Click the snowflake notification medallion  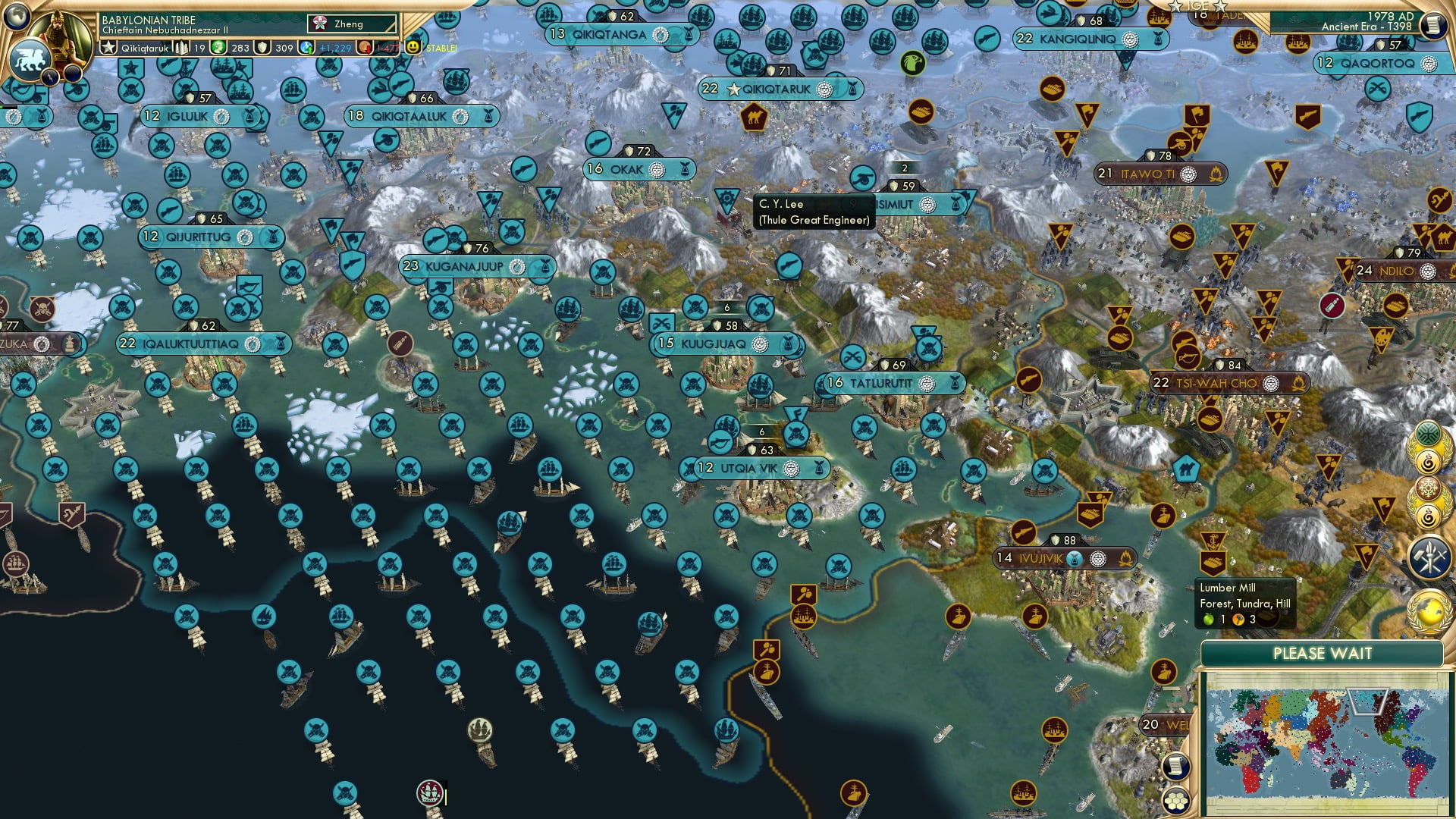pyautogui.click(x=1429, y=487)
